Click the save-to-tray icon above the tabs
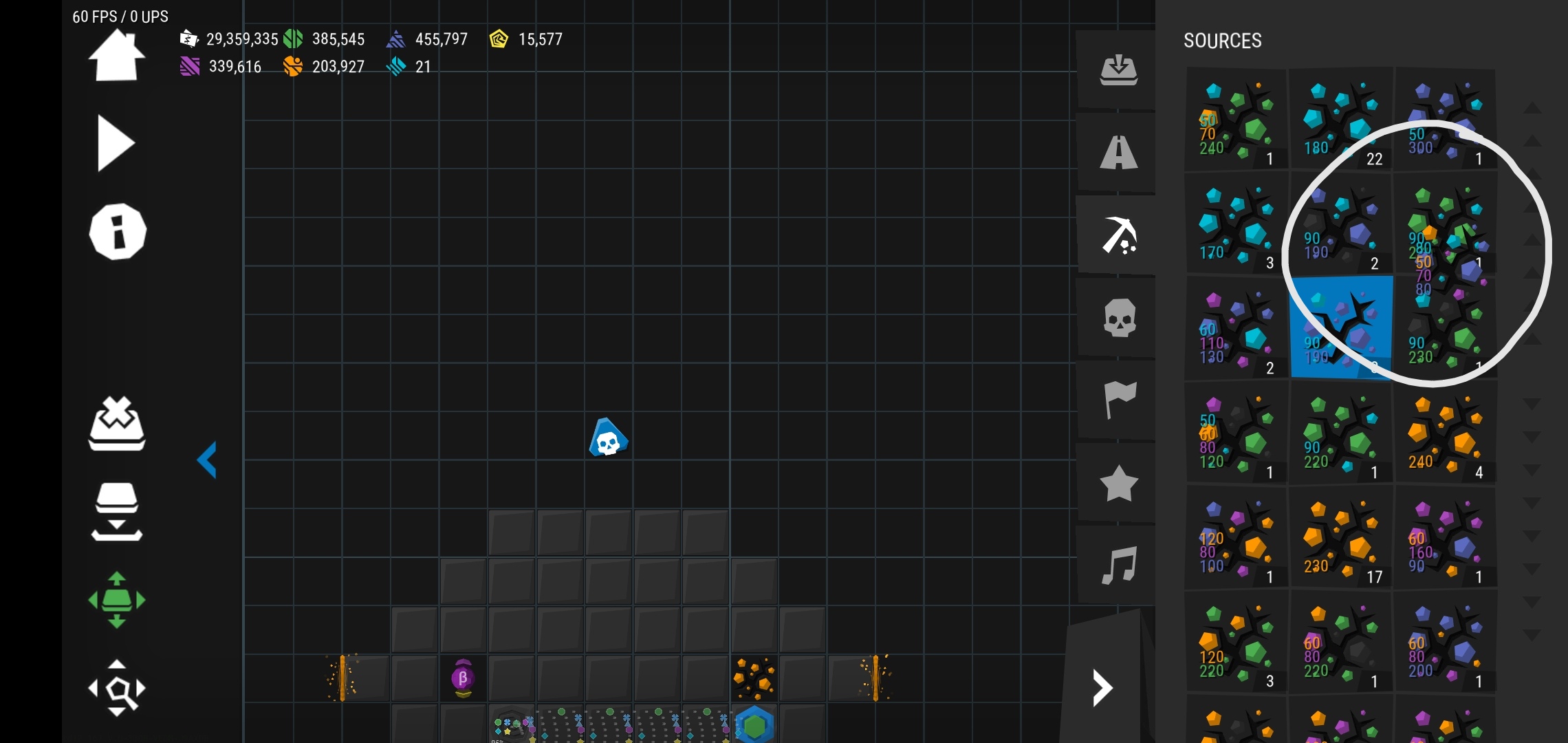 point(1118,69)
